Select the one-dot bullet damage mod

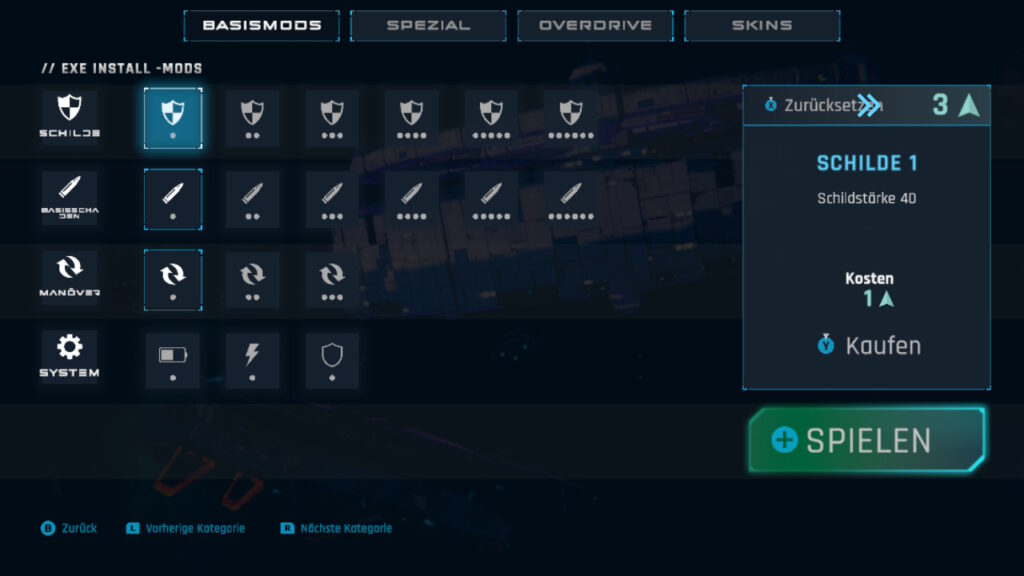point(173,198)
